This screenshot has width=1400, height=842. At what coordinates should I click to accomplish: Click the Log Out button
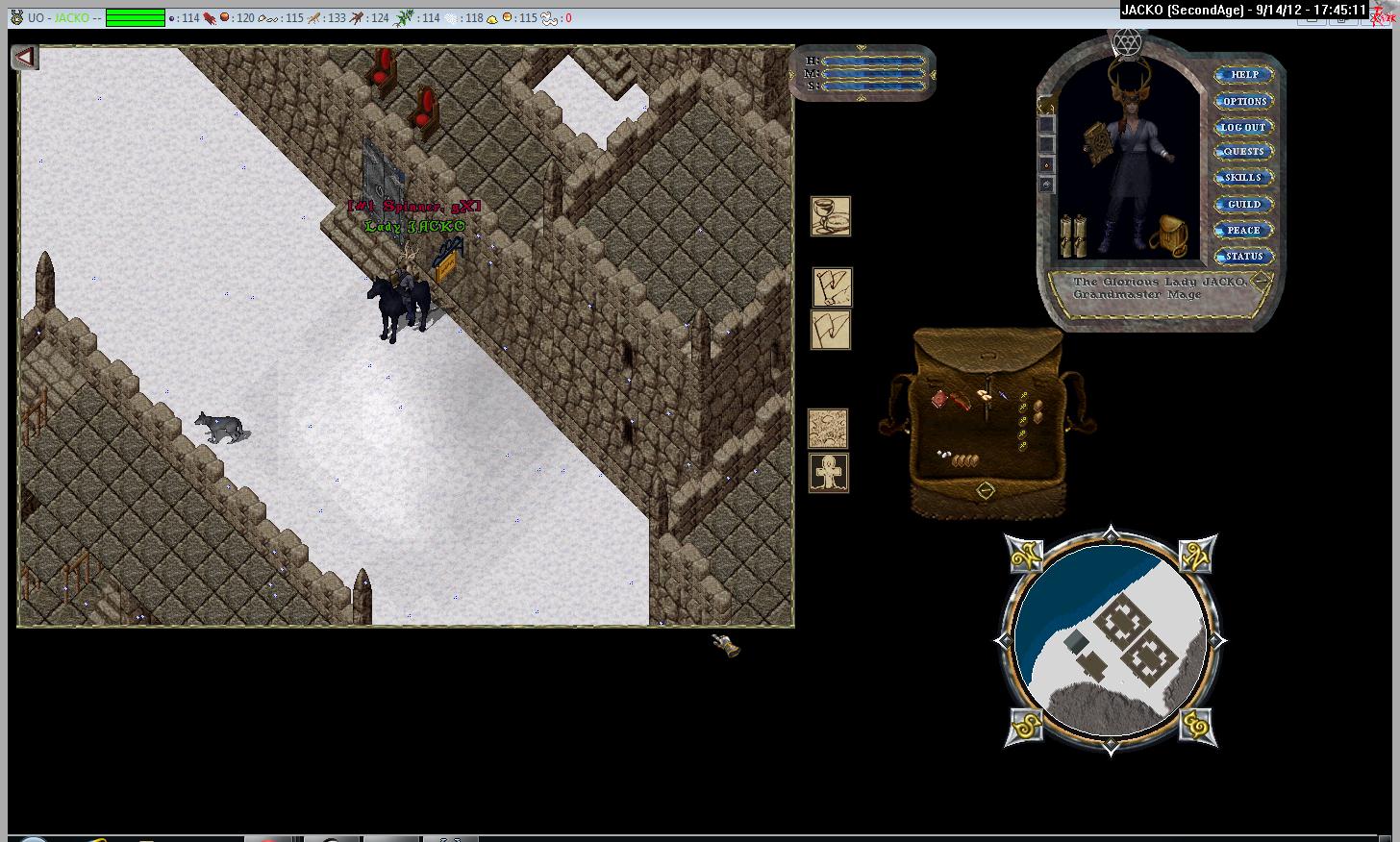point(1243,127)
